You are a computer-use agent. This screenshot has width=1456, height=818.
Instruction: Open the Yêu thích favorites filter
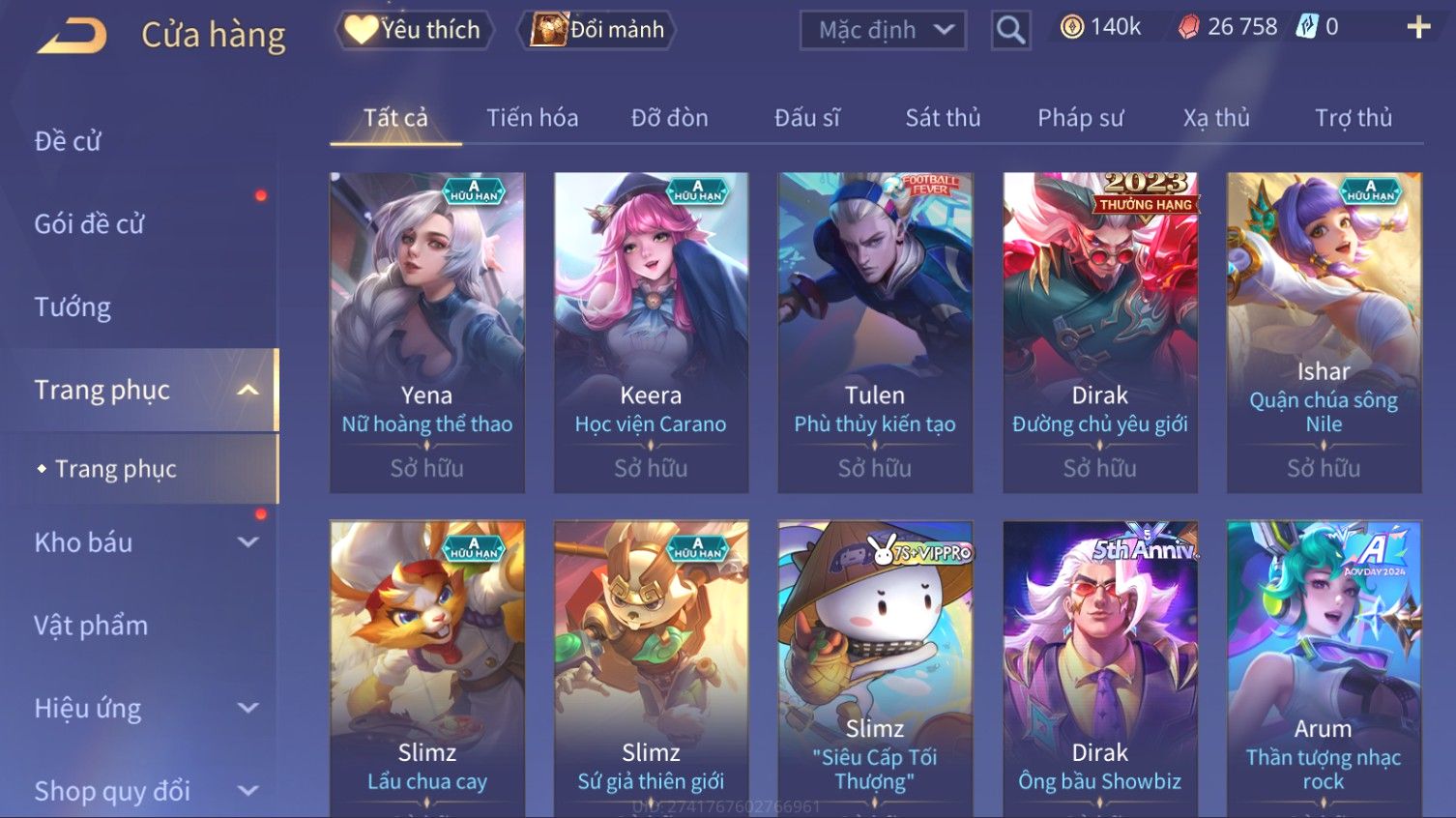click(415, 30)
